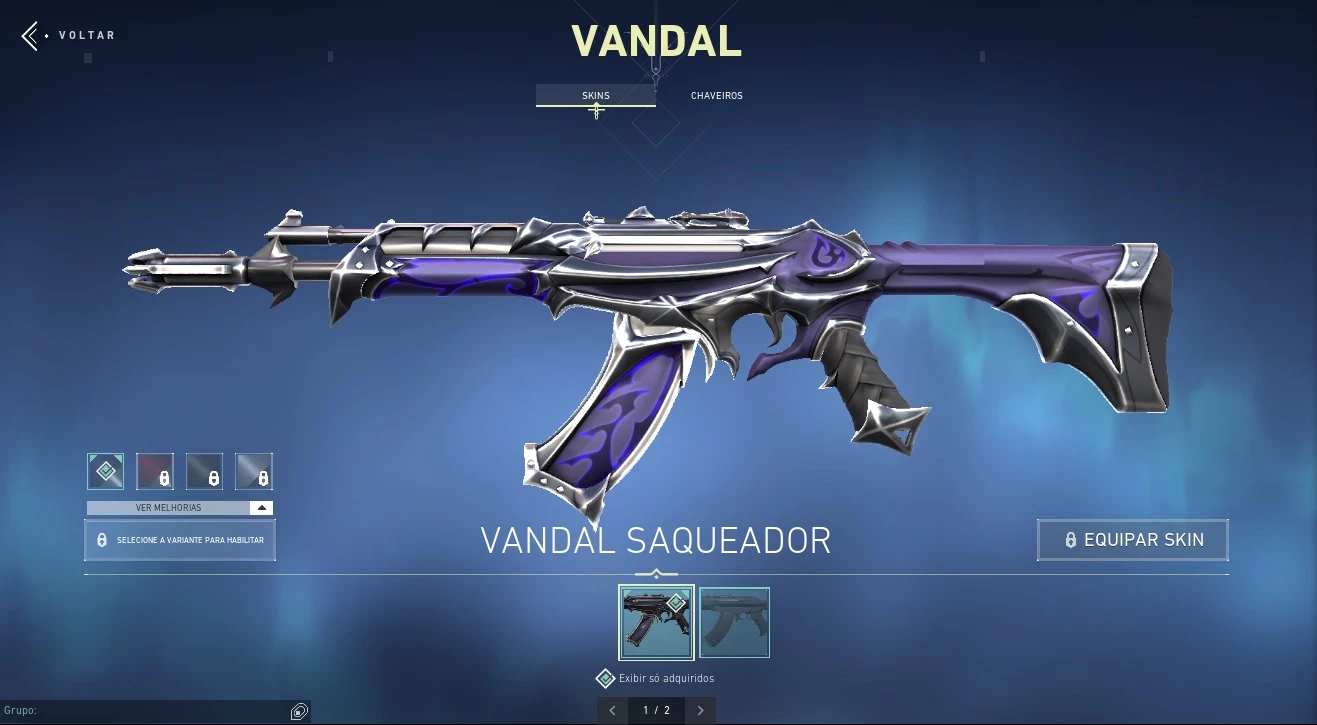
Task: Expand the Ver Melhorias panel
Action: [x=179, y=508]
